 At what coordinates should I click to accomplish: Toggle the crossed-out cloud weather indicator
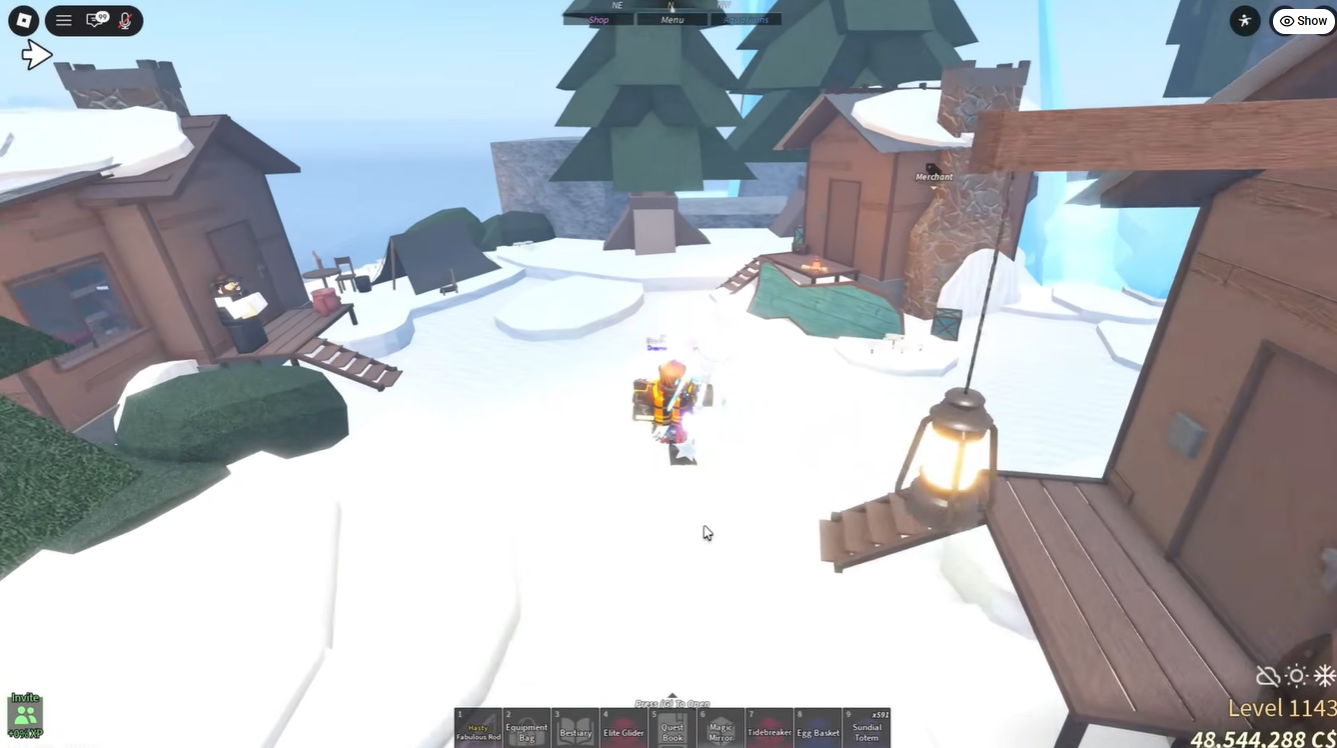point(1266,676)
